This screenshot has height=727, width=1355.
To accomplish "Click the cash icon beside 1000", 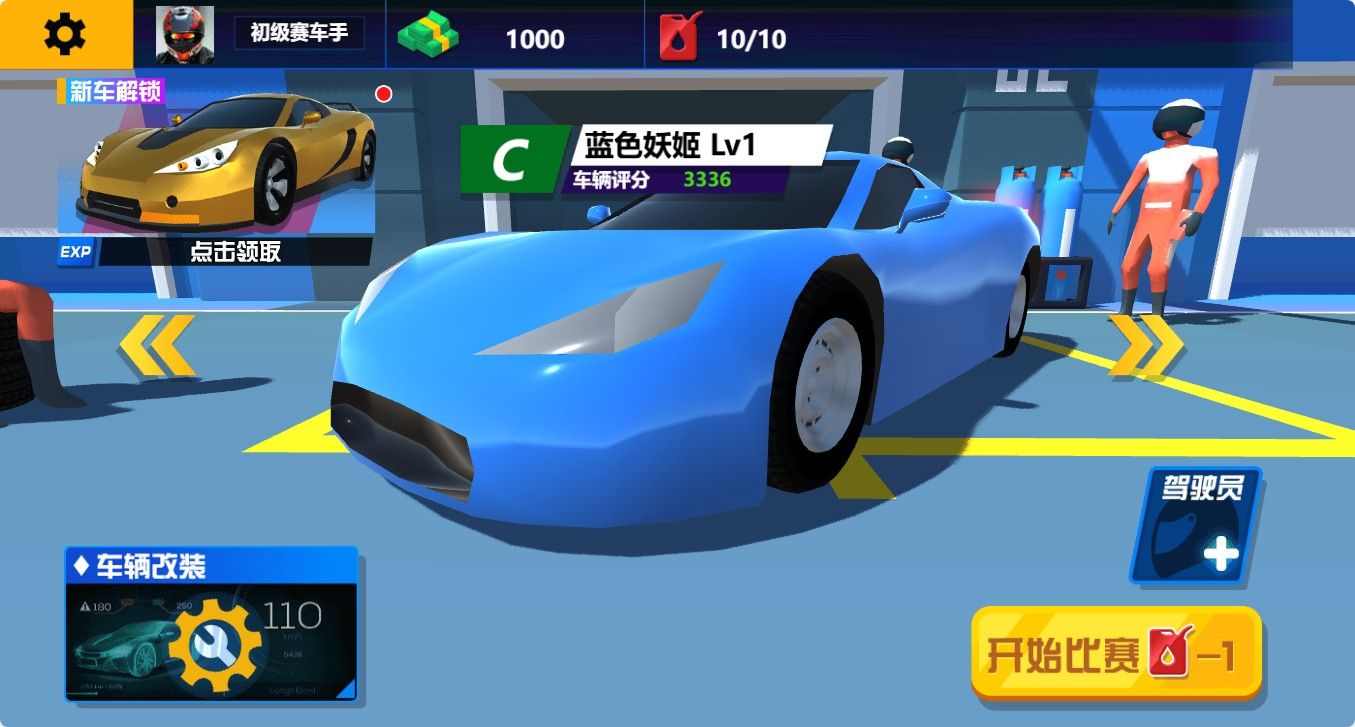I will pyautogui.click(x=430, y=36).
